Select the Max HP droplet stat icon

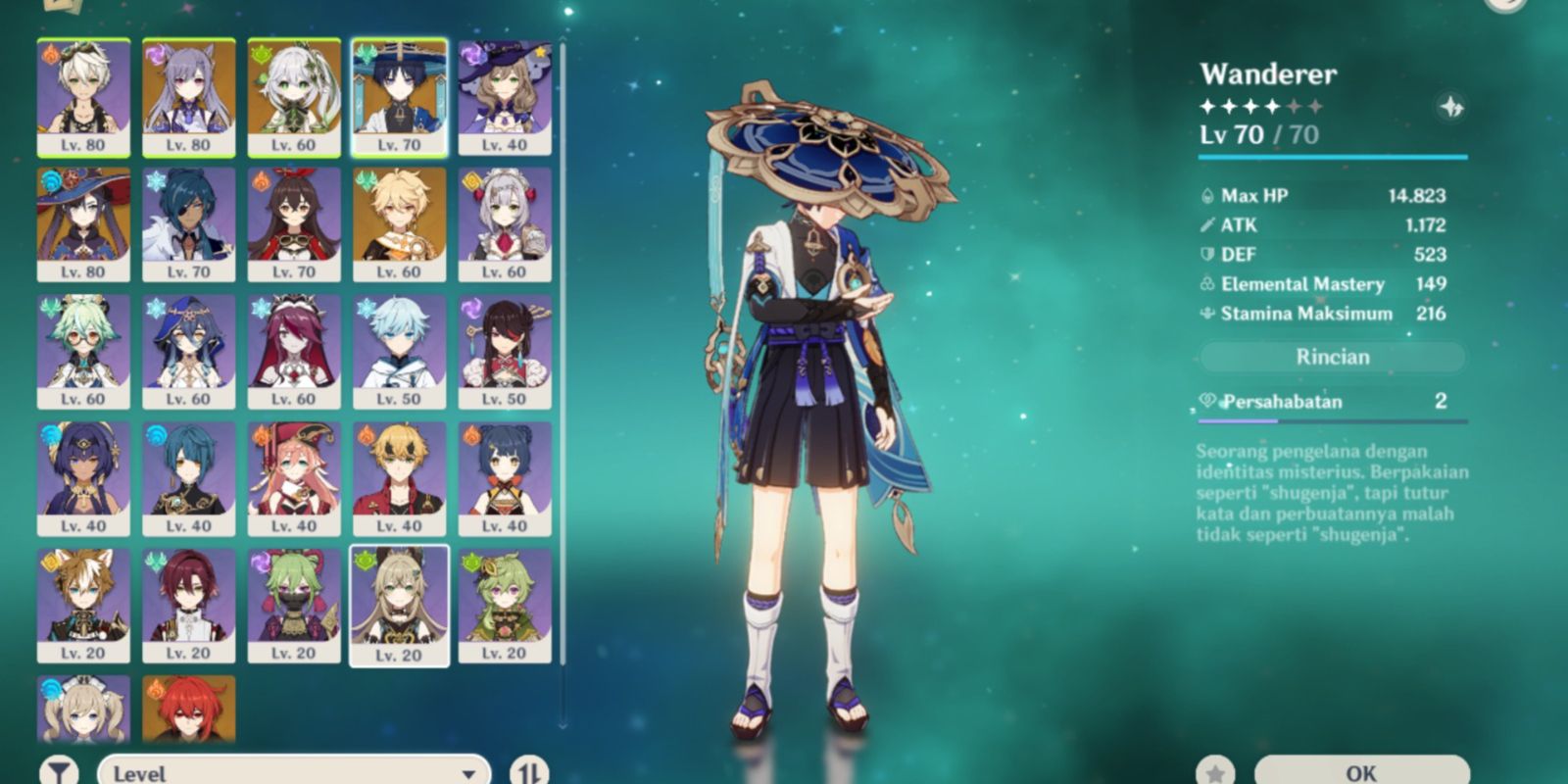pos(1207,195)
